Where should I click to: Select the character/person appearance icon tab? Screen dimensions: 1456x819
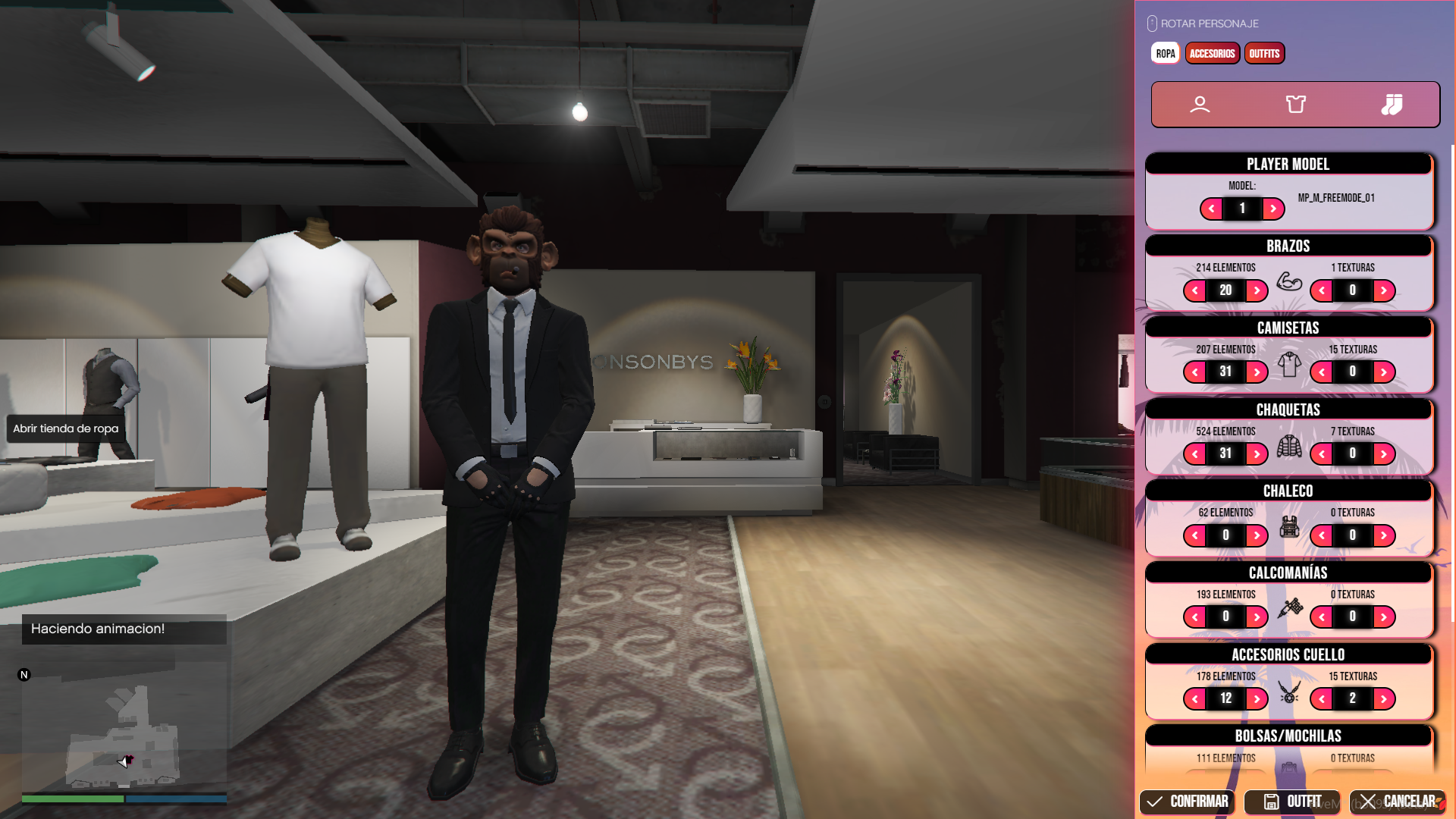tap(1202, 105)
